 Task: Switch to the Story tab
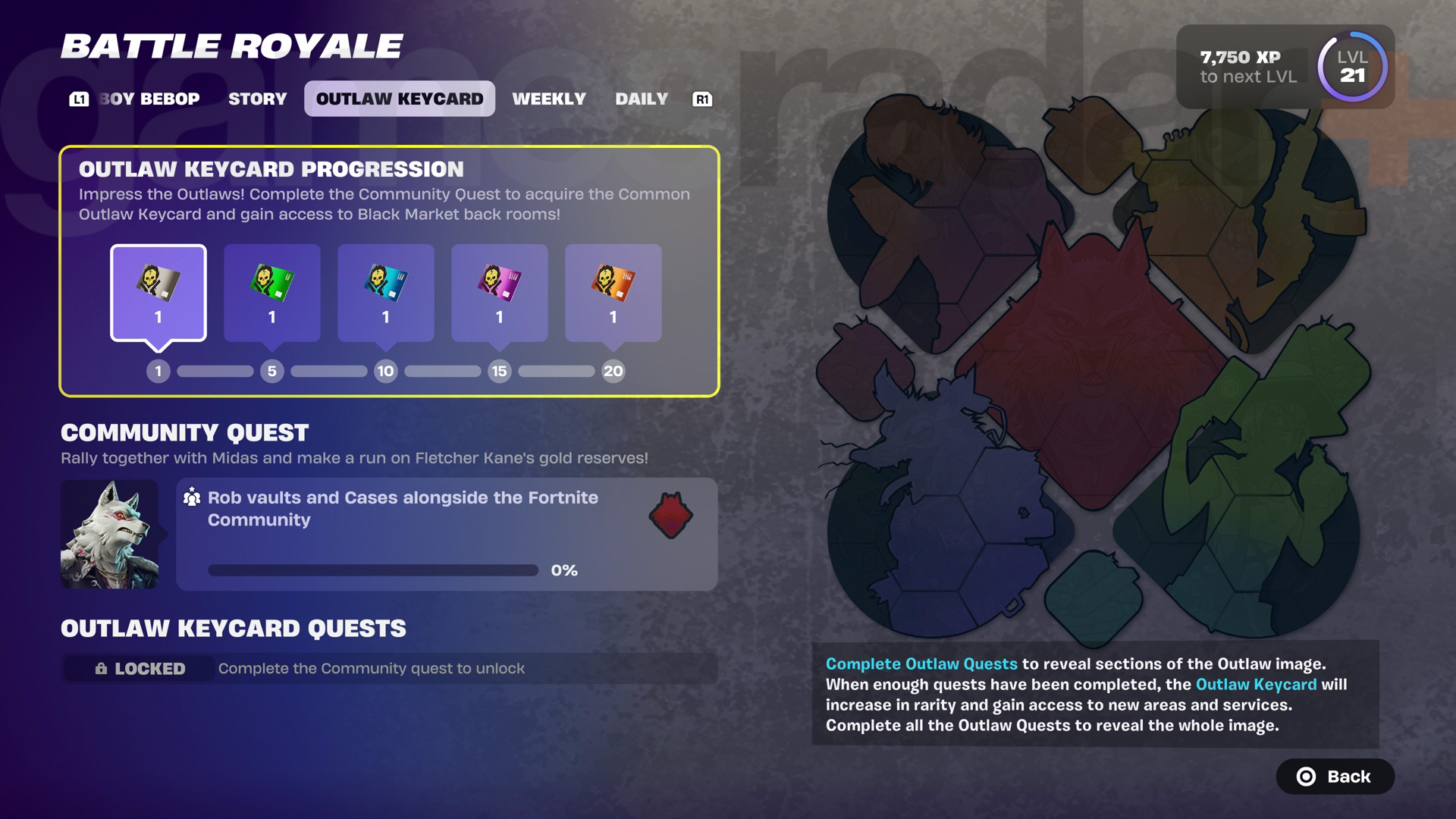[257, 99]
